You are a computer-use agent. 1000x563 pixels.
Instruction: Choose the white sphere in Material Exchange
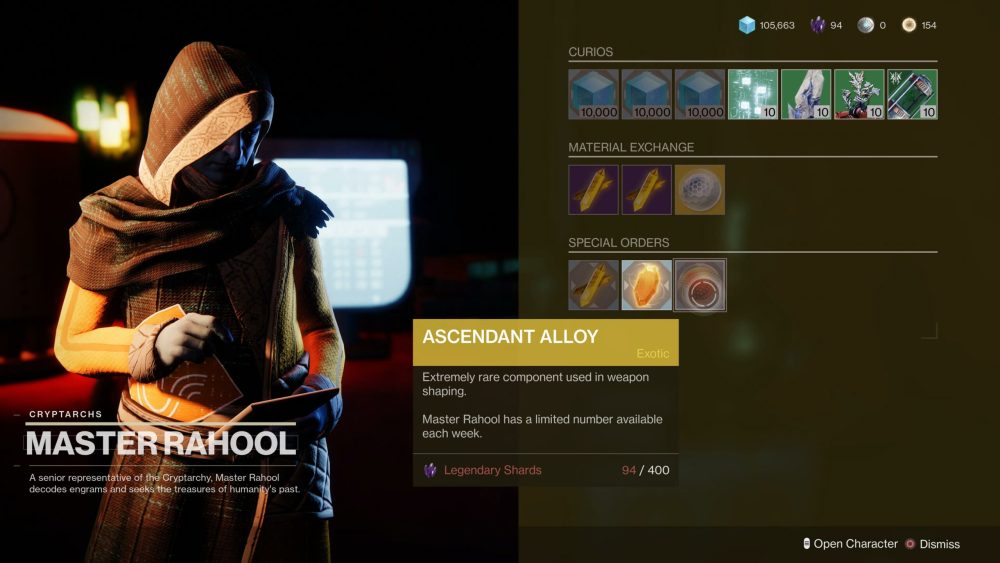tap(700, 190)
